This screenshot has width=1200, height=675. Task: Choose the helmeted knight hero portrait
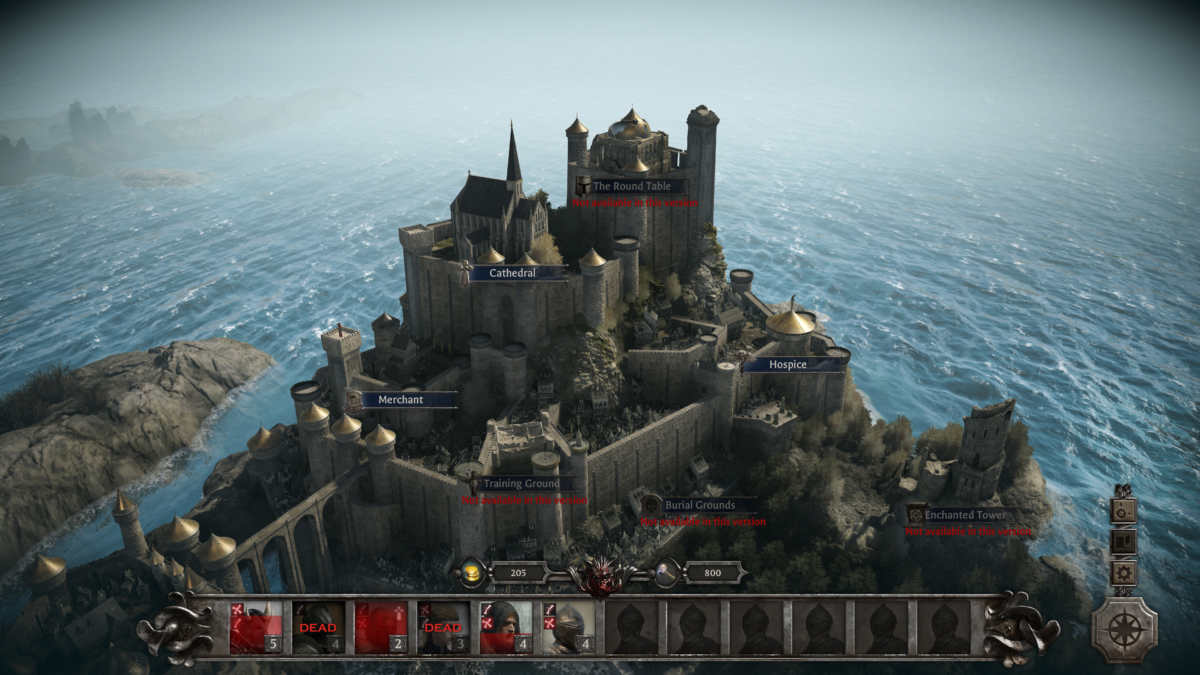pyautogui.click(x=568, y=628)
